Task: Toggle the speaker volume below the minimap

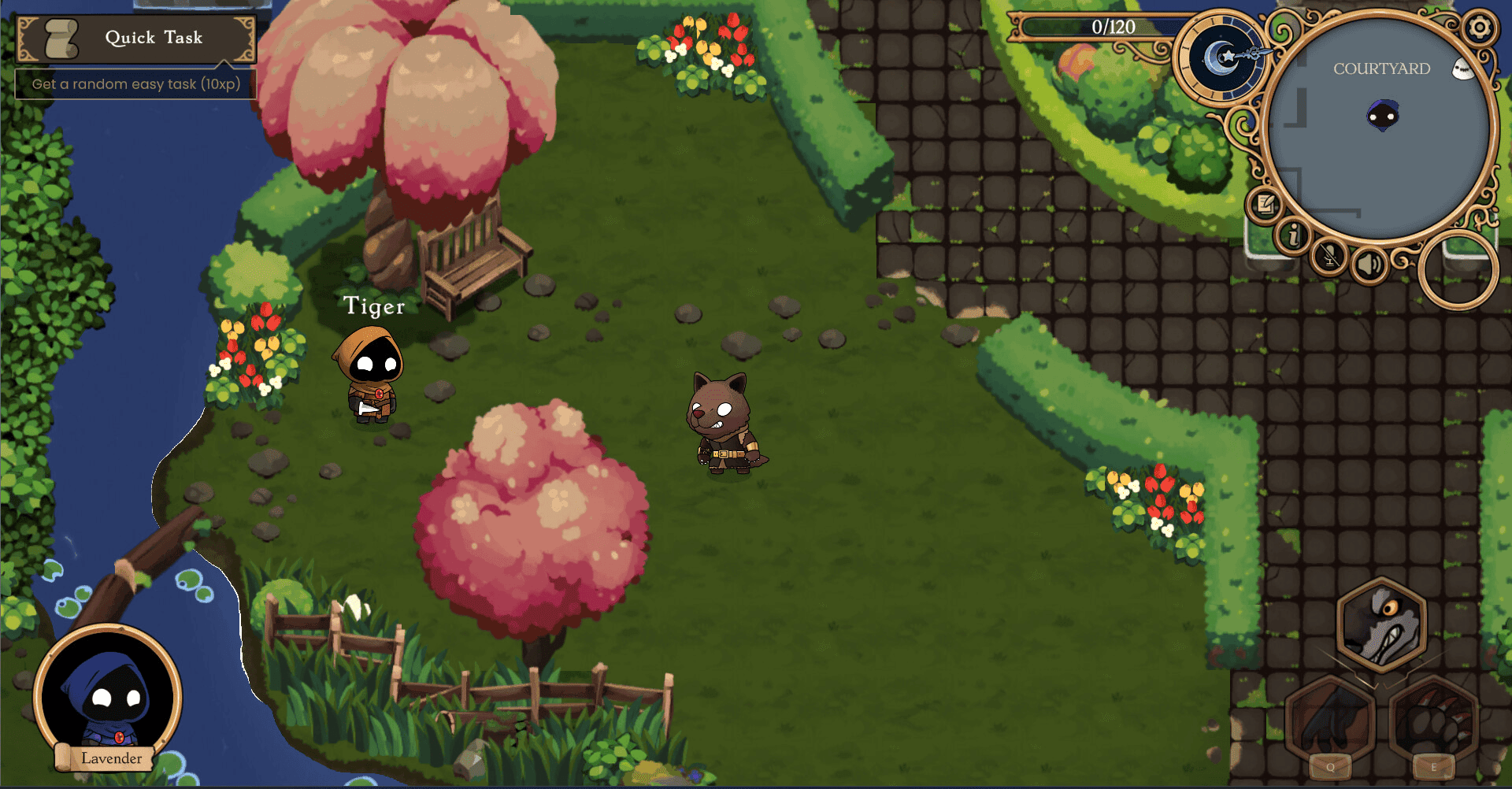Action: (1369, 263)
